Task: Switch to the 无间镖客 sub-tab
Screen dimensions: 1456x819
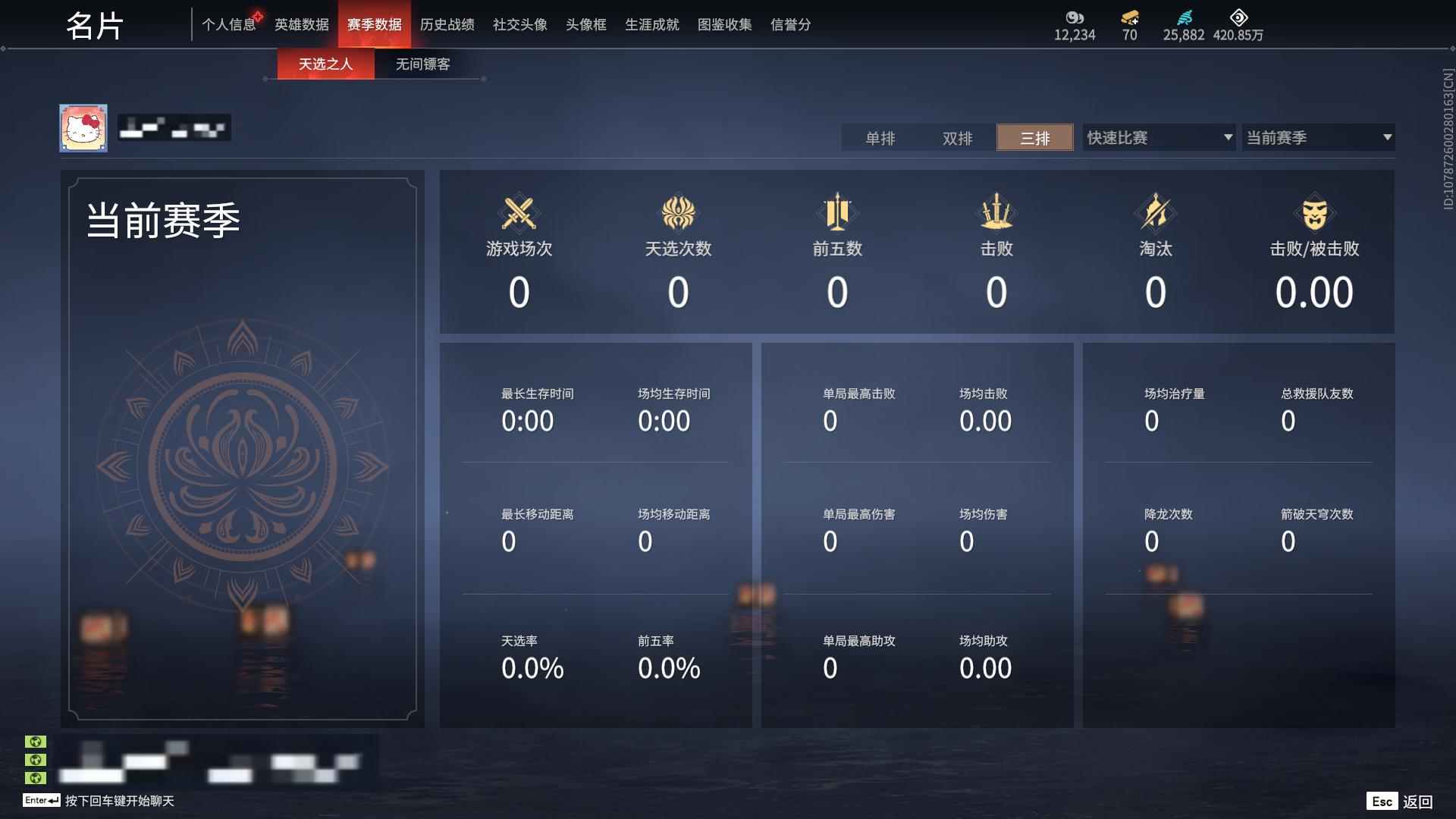Action: coord(421,64)
